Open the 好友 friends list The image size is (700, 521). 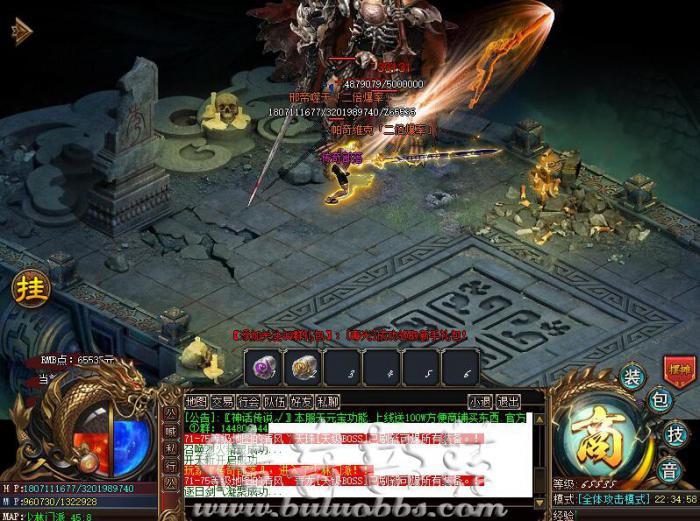(x=300, y=402)
